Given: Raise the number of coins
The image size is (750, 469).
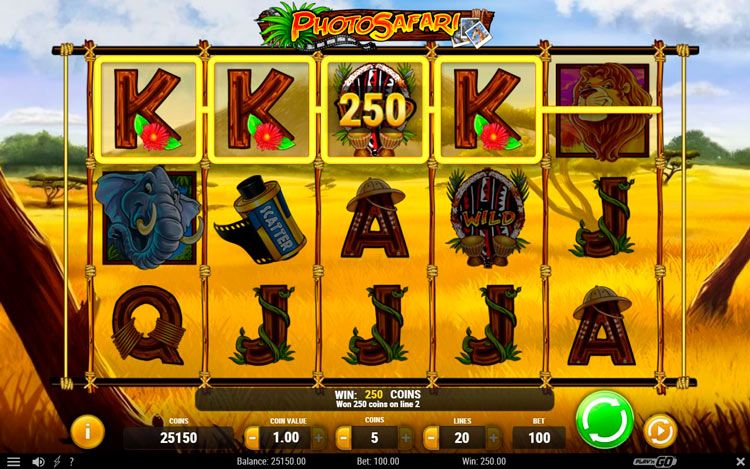Looking at the screenshot, I should click(x=406, y=437).
